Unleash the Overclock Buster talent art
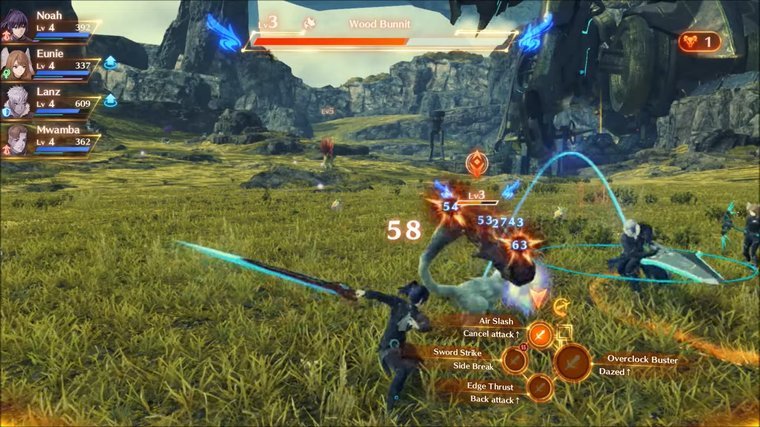Viewport: 760px width, 427px height. point(573,362)
